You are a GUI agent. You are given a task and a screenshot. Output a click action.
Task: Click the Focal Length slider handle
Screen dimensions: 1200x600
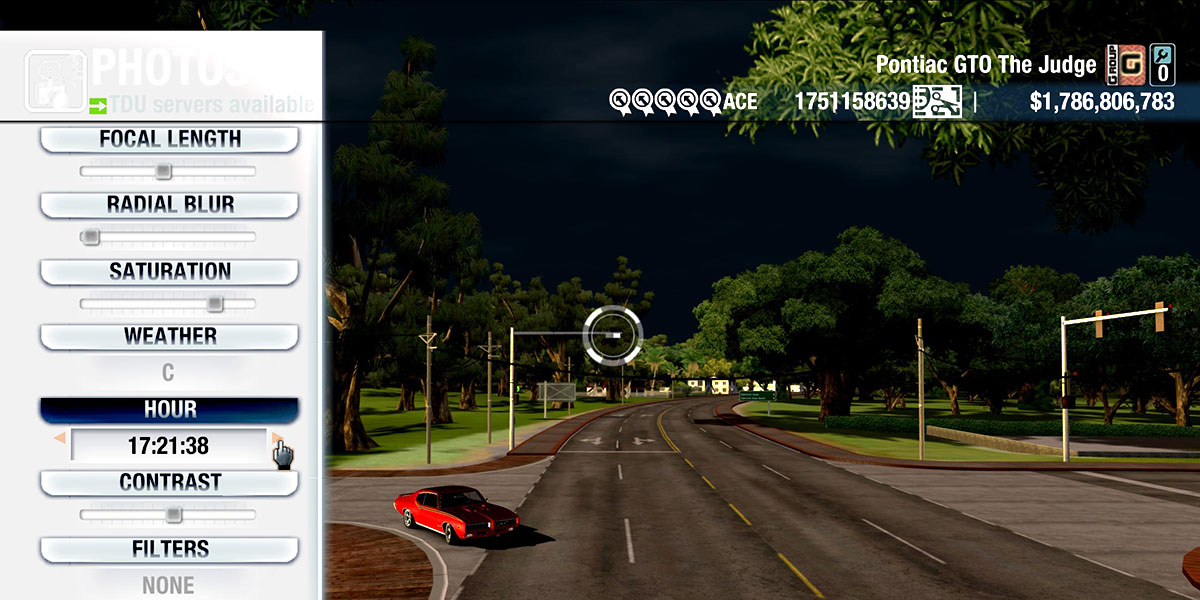pos(163,172)
